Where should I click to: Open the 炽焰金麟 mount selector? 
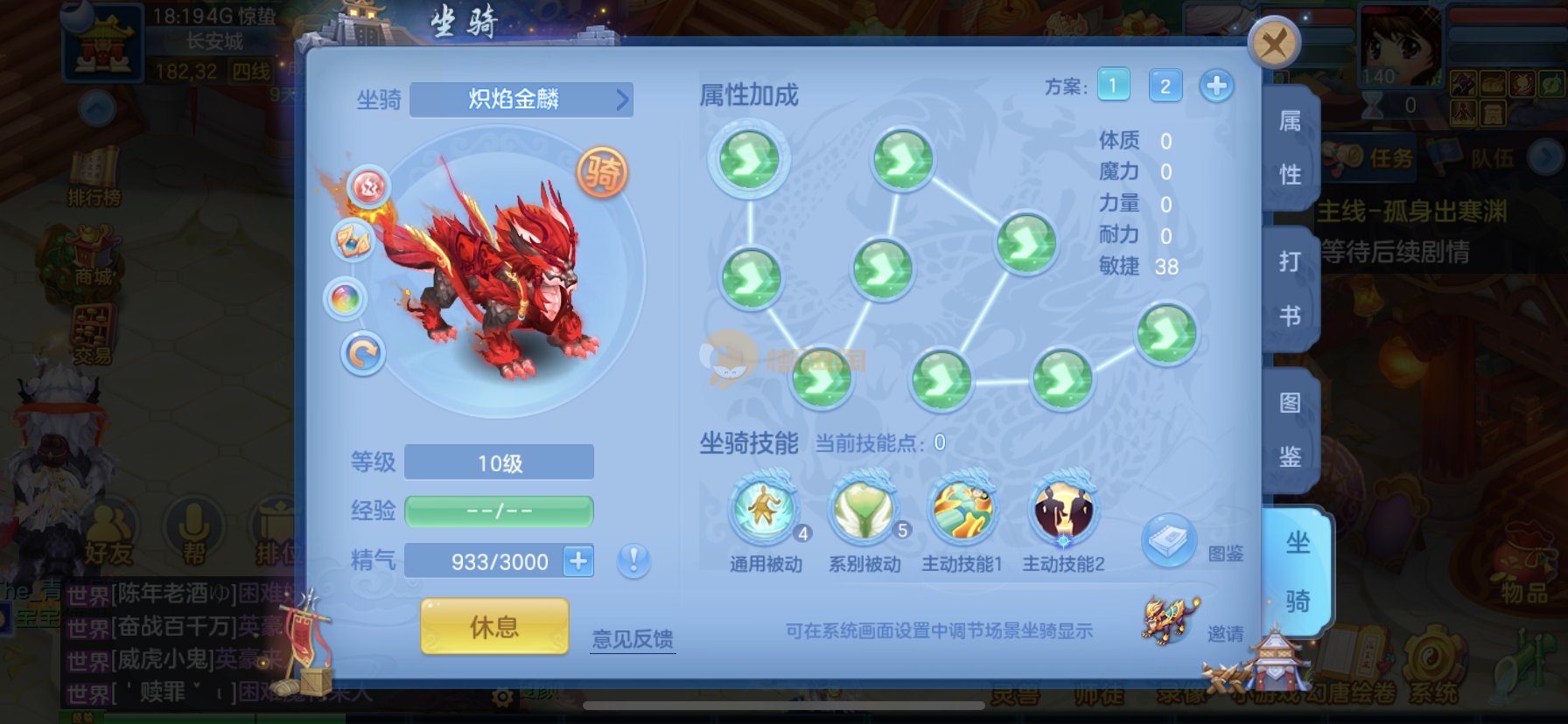[x=521, y=99]
